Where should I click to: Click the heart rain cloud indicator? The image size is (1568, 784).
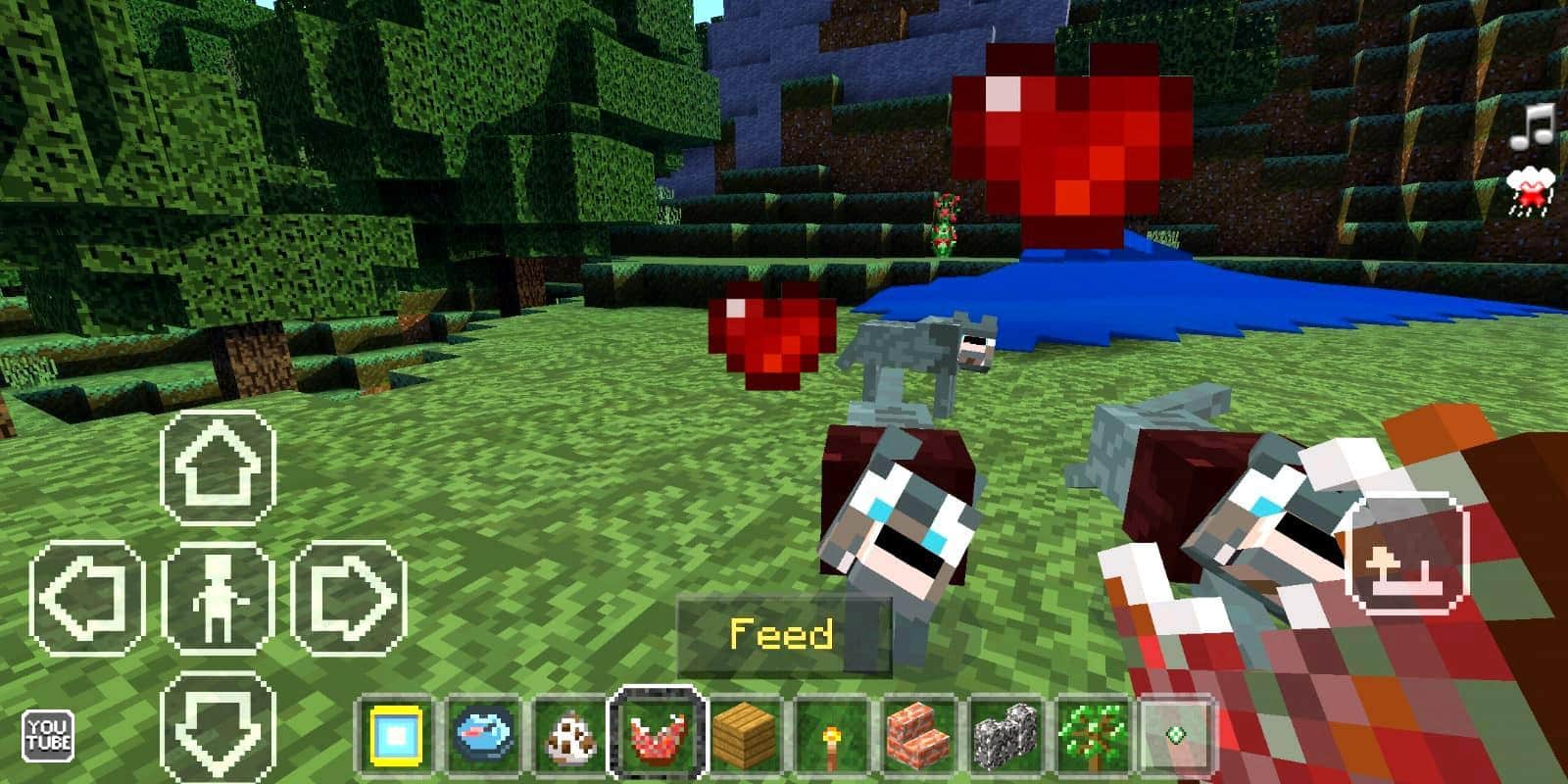1531,189
